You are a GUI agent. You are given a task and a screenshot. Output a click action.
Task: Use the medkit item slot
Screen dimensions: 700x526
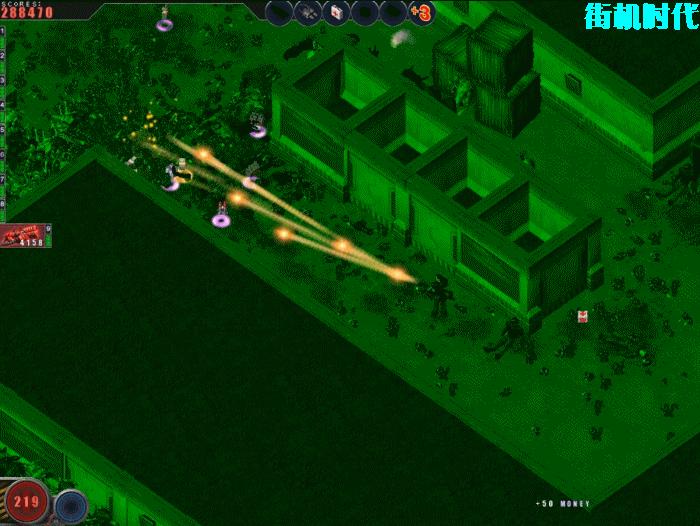coord(338,12)
